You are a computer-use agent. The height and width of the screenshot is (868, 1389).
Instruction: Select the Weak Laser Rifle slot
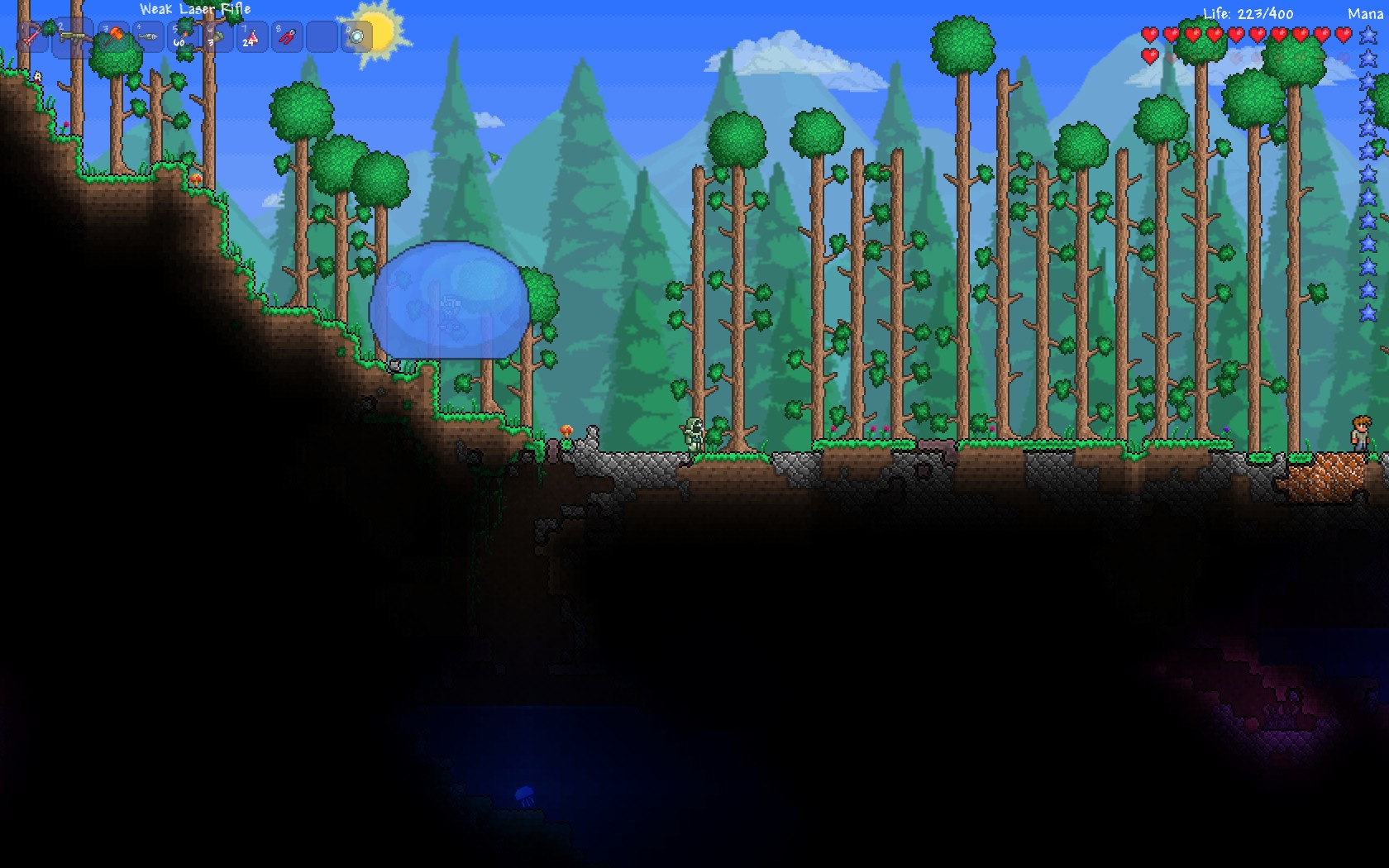73,36
